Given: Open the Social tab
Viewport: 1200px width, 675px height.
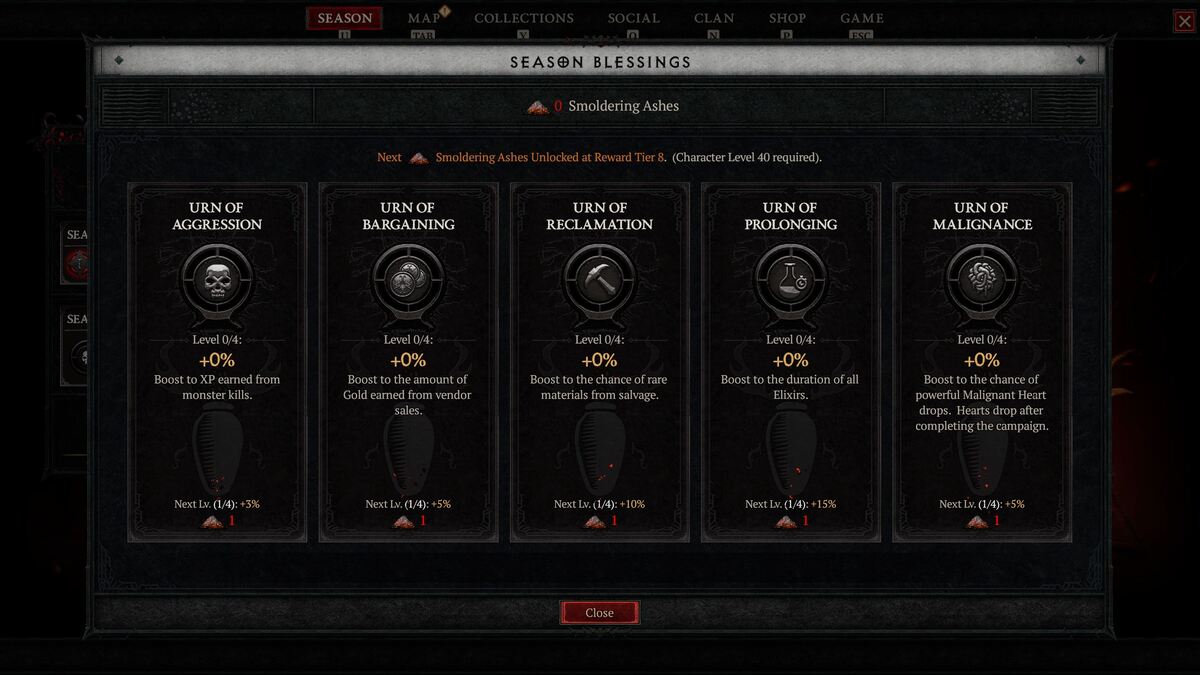Looking at the screenshot, I should pos(634,18).
